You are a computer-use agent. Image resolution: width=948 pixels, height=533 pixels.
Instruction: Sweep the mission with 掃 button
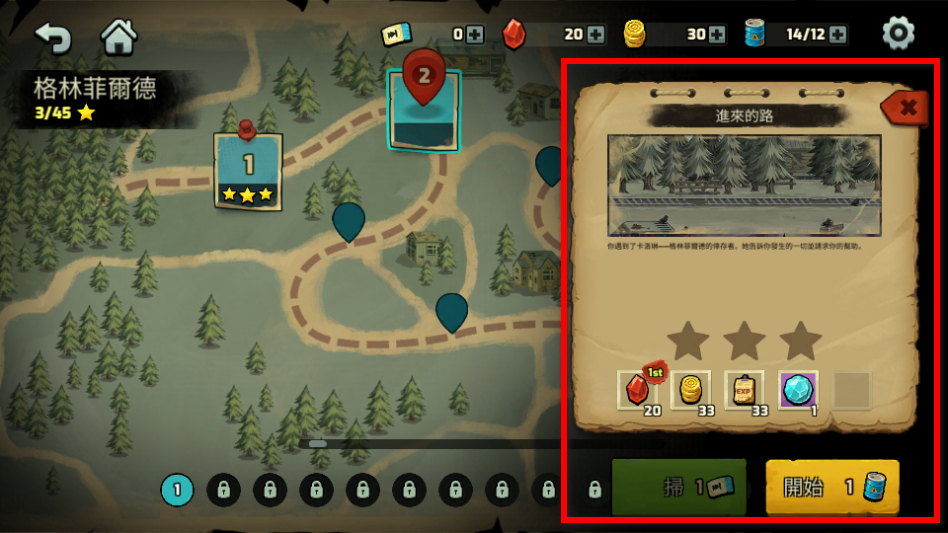tap(679, 487)
